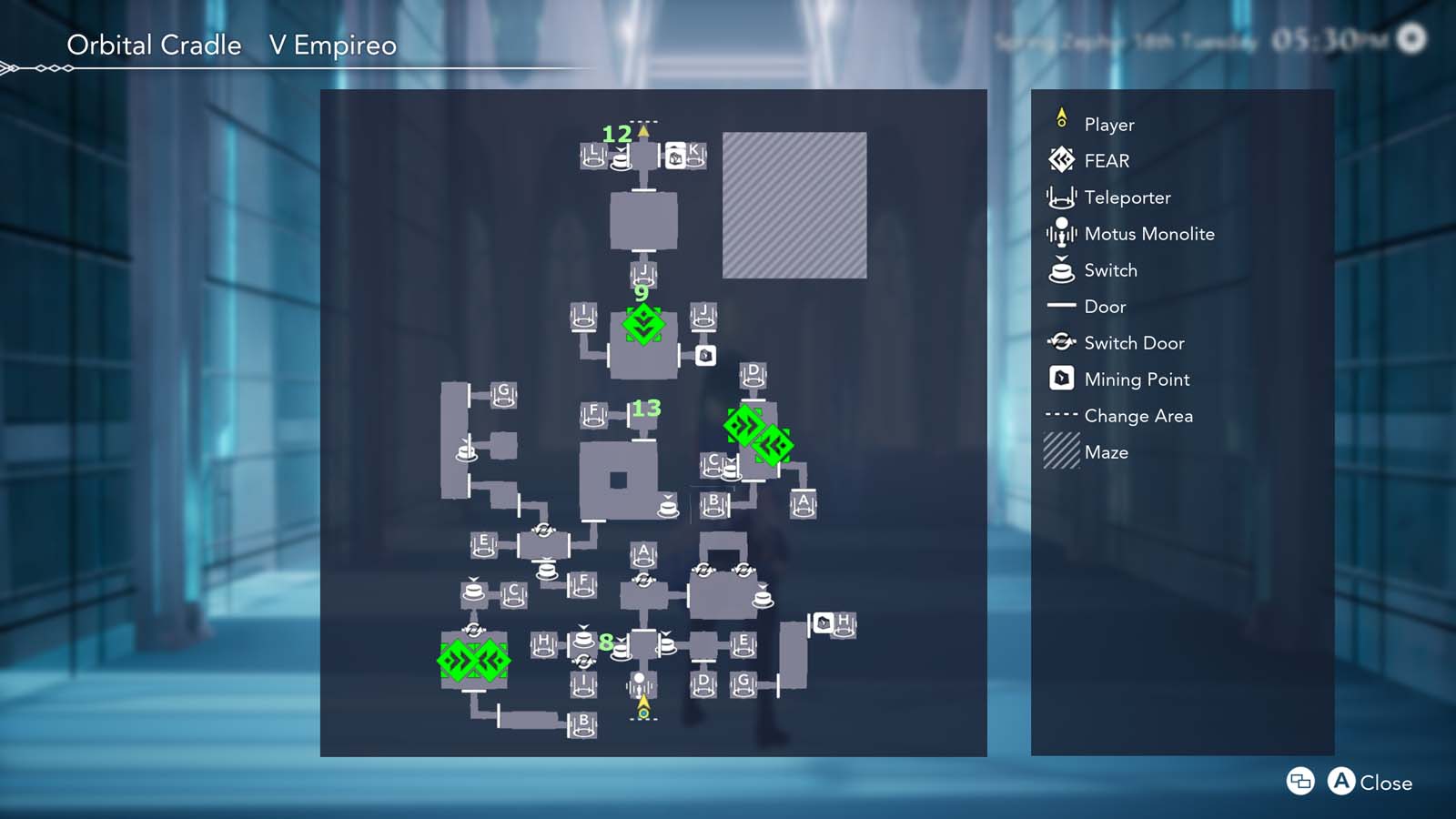This screenshot has height=819, width=1456.
Task: Select the Motus Monolite legend icon
Action: (1061, 233)
